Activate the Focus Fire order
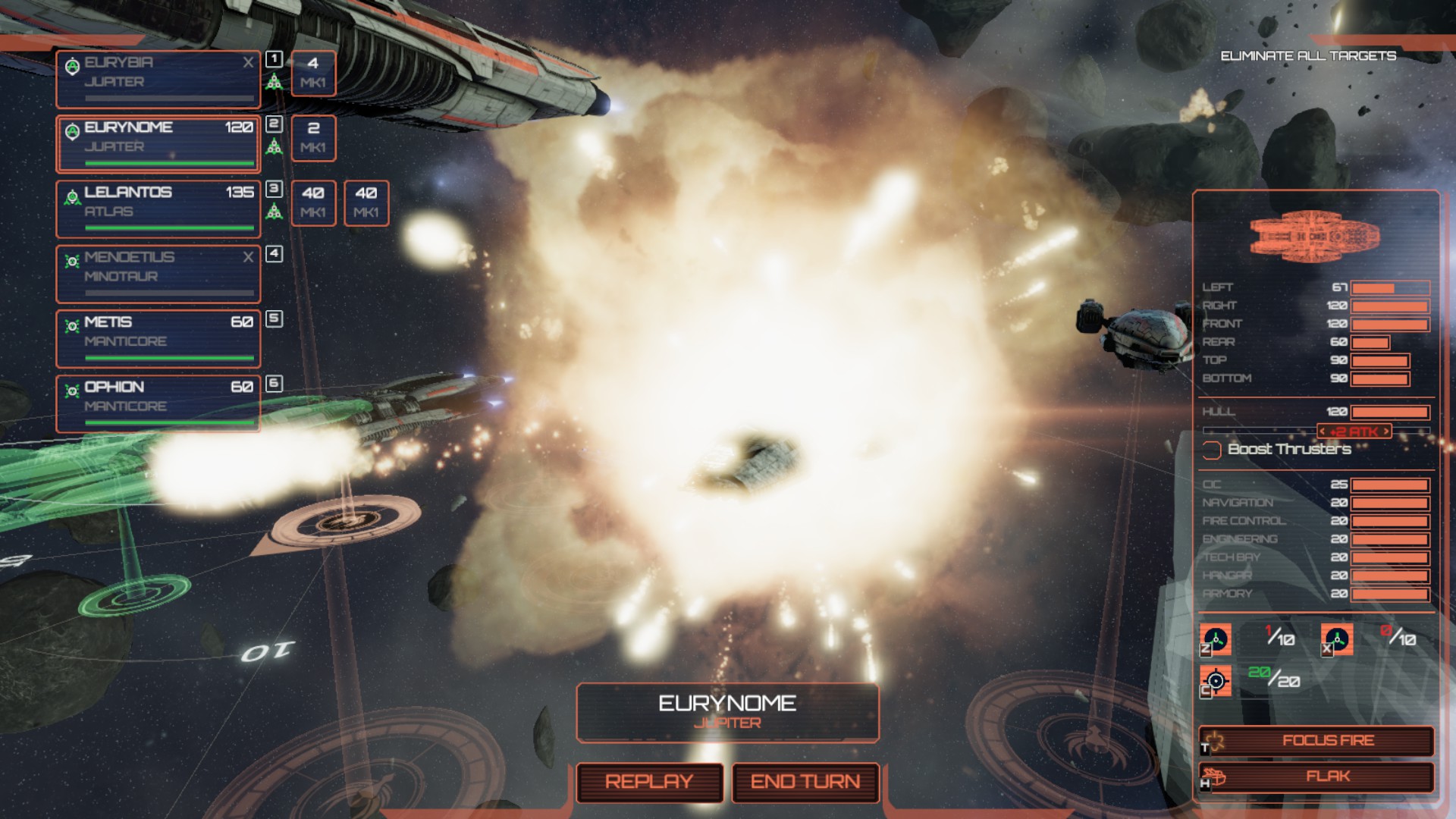This screenshot has width=1456, height=819. [x=1316, y=741]
